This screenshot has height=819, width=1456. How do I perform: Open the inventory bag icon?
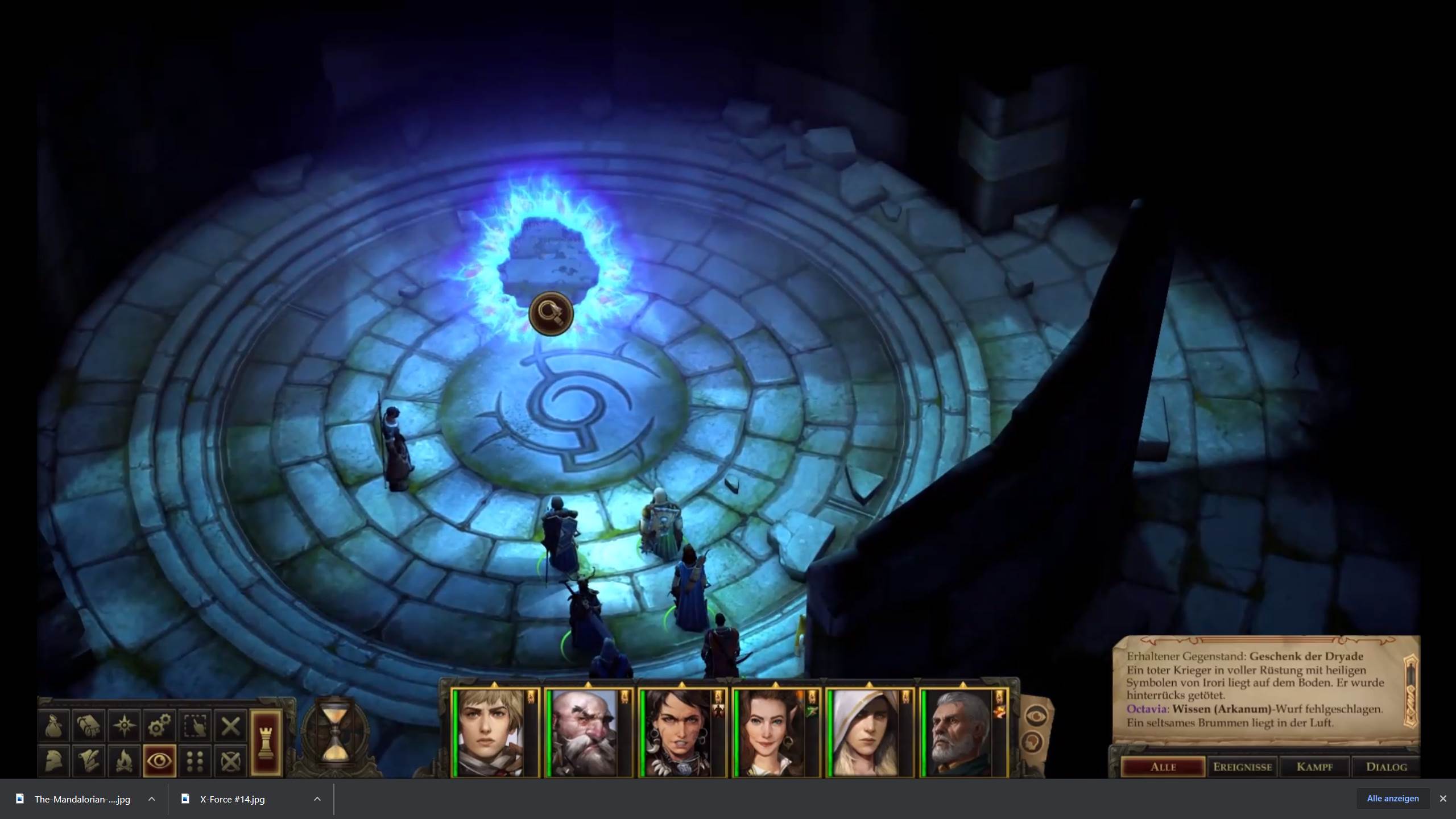pyautogui.click(x=53, y=726)
